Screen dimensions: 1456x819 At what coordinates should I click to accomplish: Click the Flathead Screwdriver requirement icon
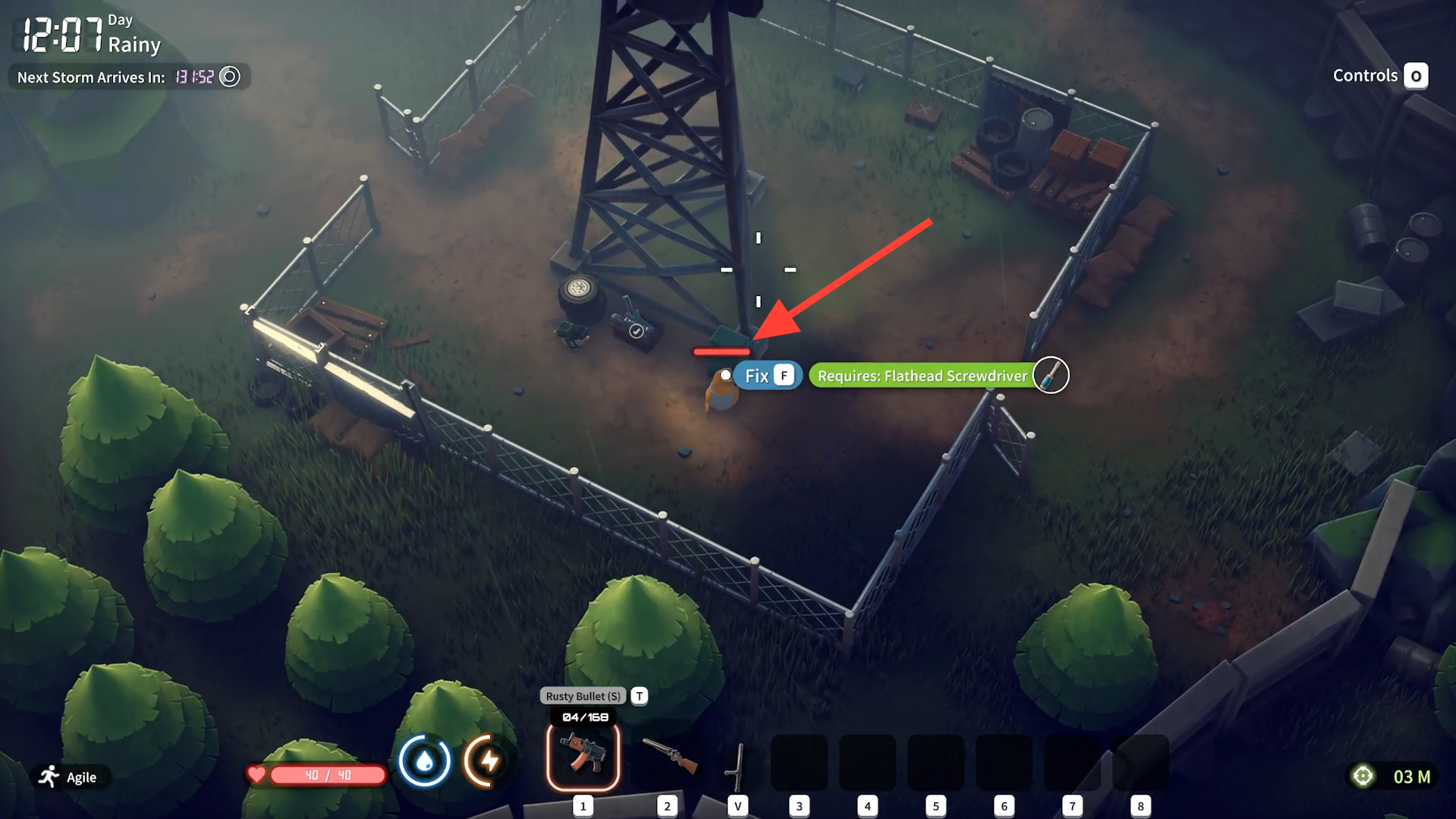tap(1051, 375)
